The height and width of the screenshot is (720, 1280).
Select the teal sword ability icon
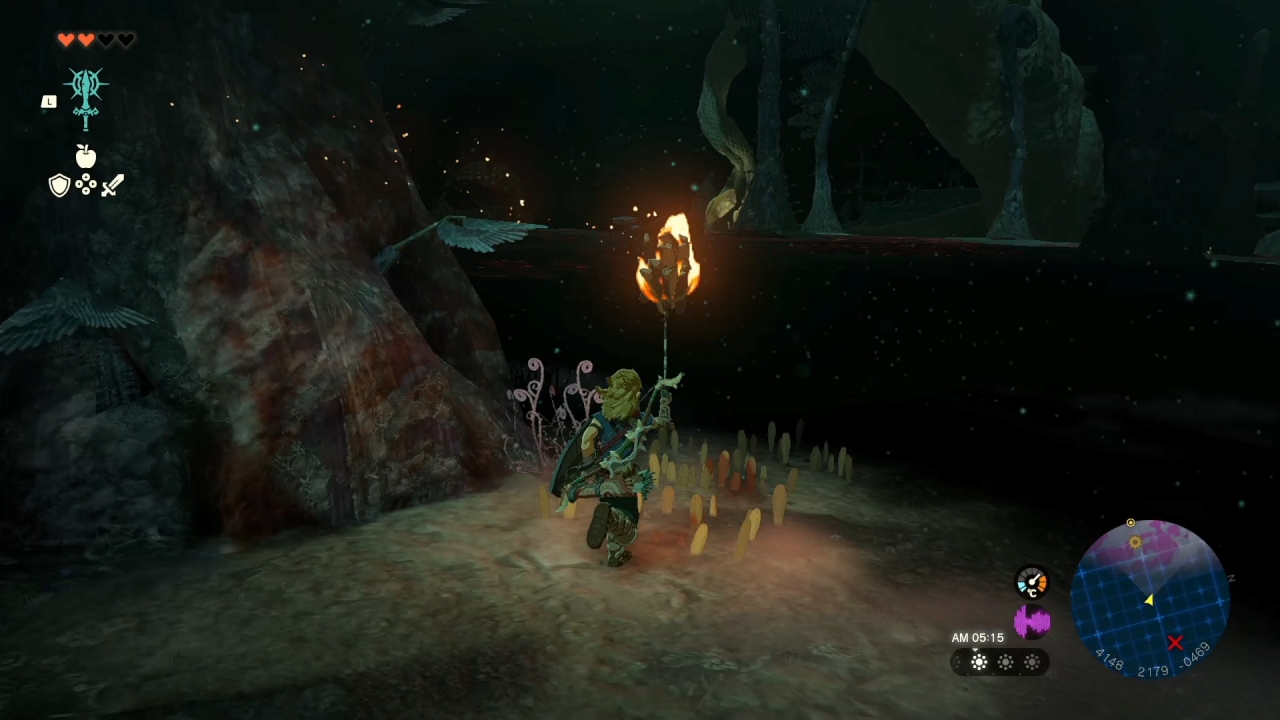86,97
